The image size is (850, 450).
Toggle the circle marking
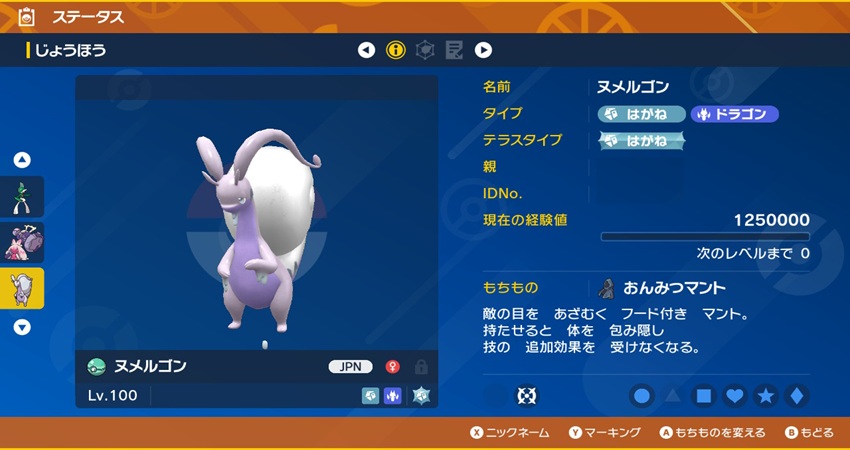click(x=642, y=396)
